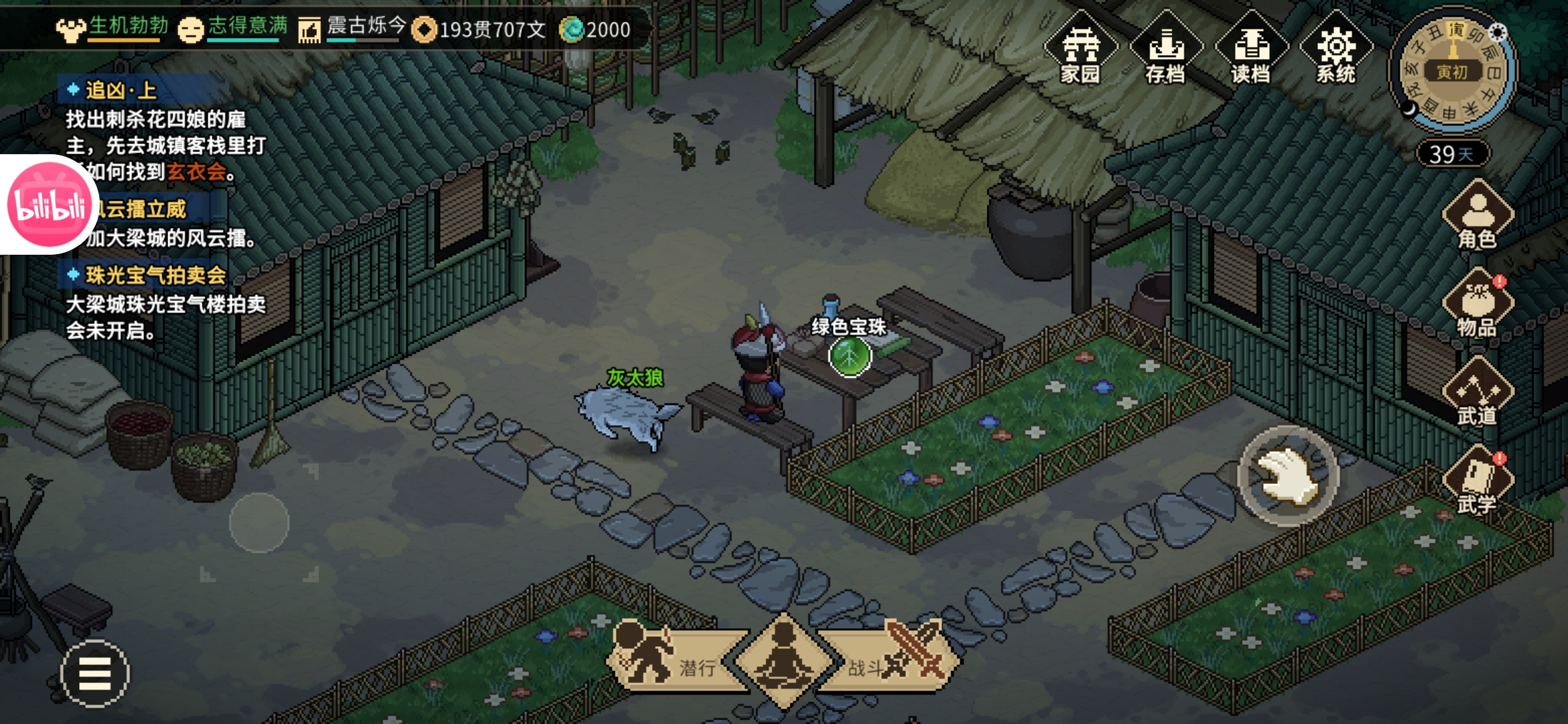Screen dimensions: 1568x724
Task: Open the 武道 martial path screen
Action: coord(1477,394)
